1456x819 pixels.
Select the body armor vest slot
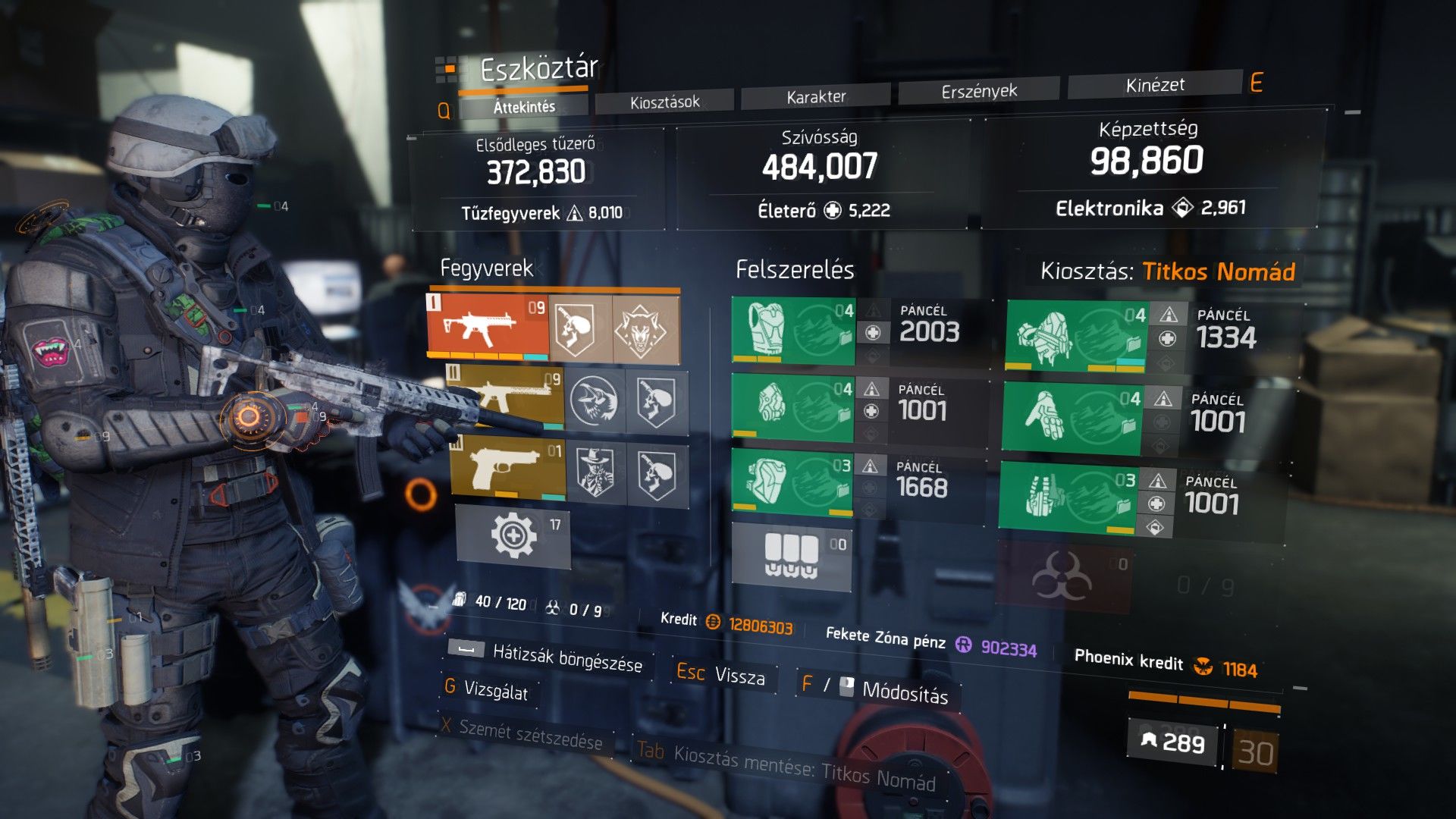pos(793,331)
